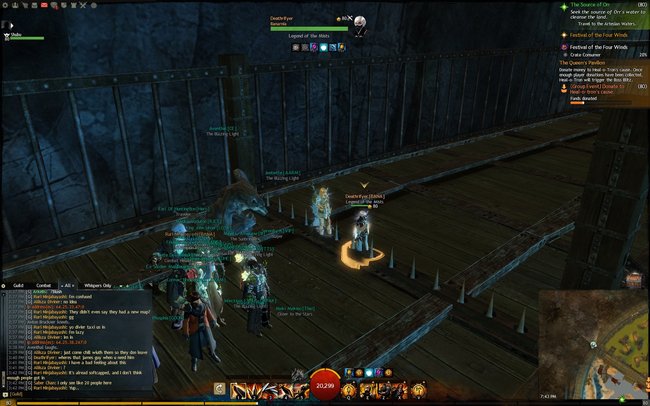Use the first weapon skill on the bar
The height and width of the screenshot is (406, 650).
click(x=235, y=387)
